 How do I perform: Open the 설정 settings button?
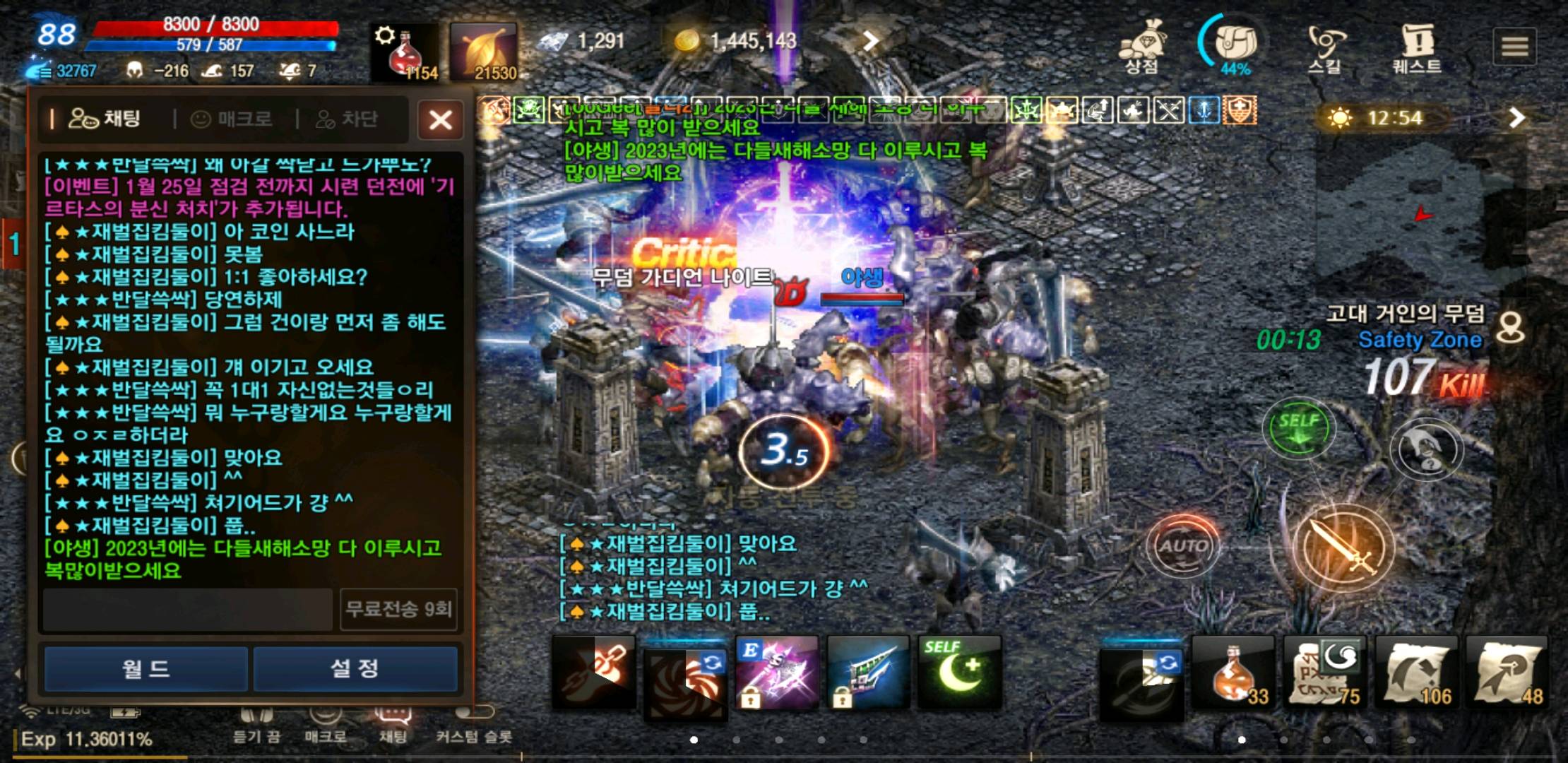click(x=356, y=668)
